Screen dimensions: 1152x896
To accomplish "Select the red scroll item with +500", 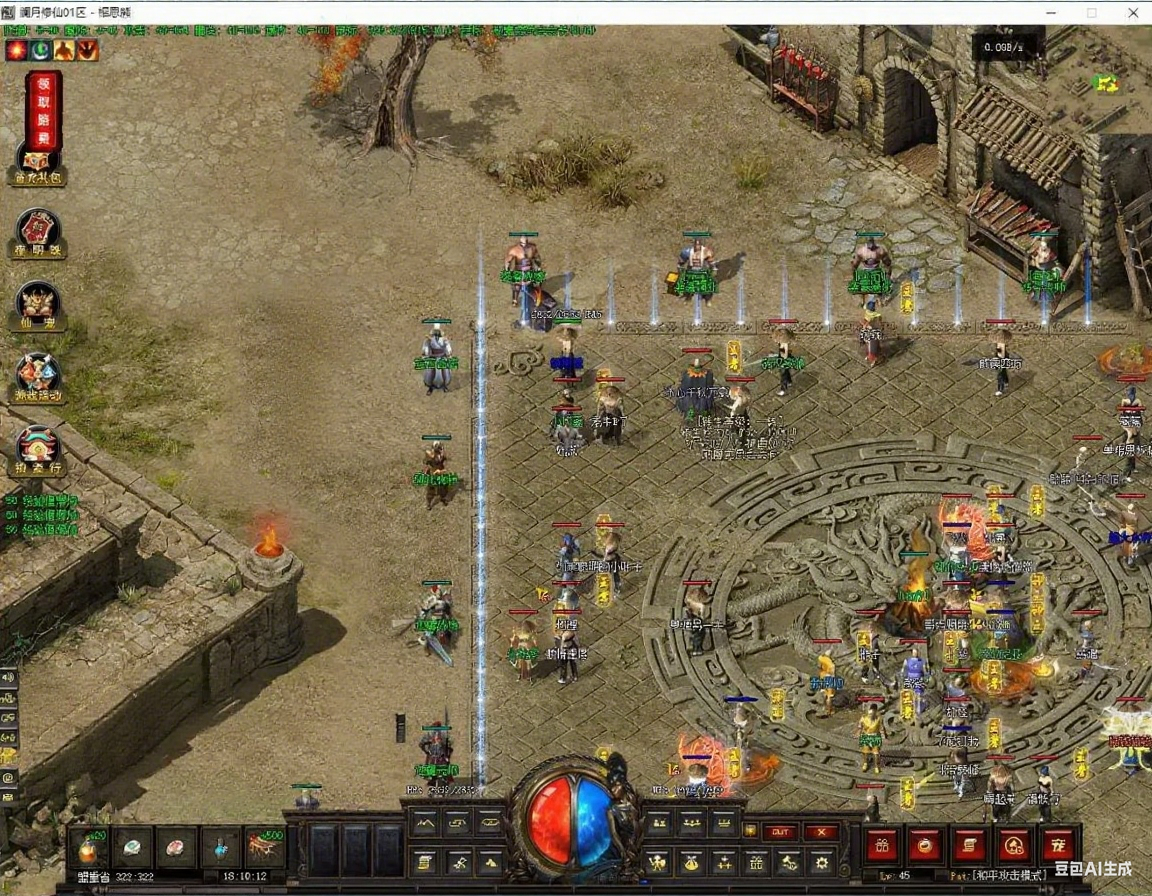I will [264, 847].
